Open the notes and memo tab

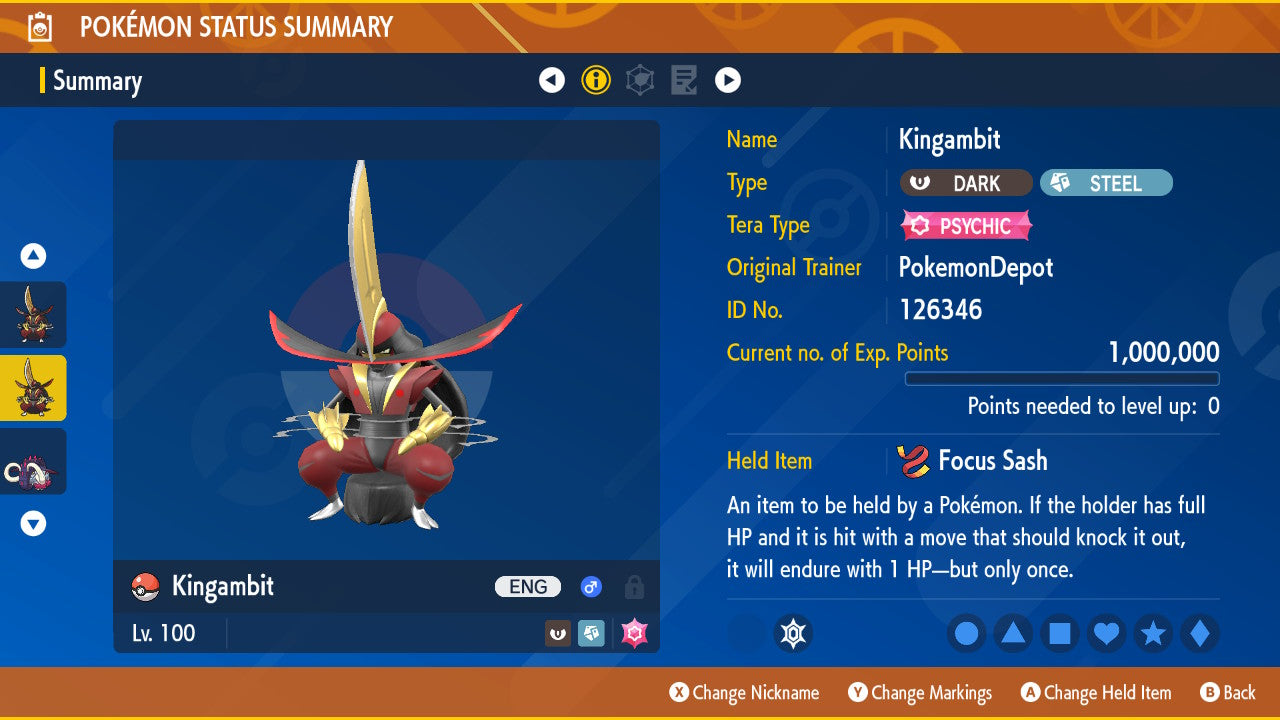pyautogui.click(x=684, y=80)
